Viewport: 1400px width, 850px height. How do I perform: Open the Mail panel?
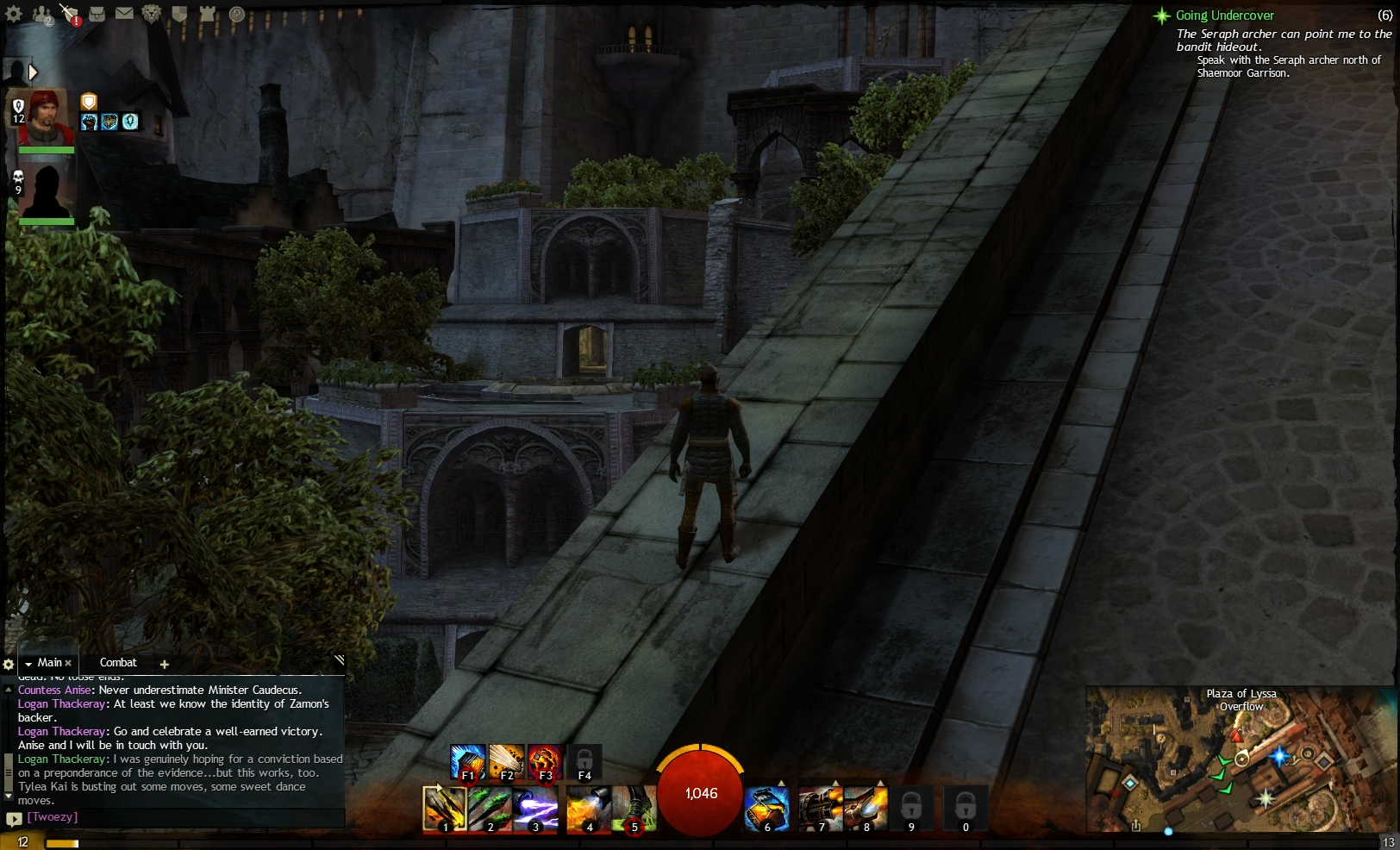[125, 13]
